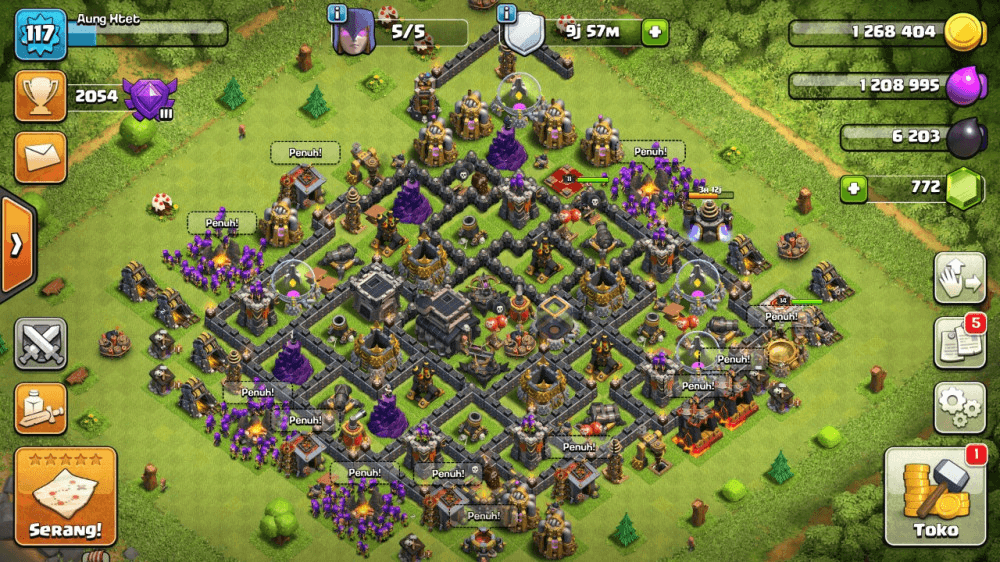Open the notes list with red badge

pos(960,343)
